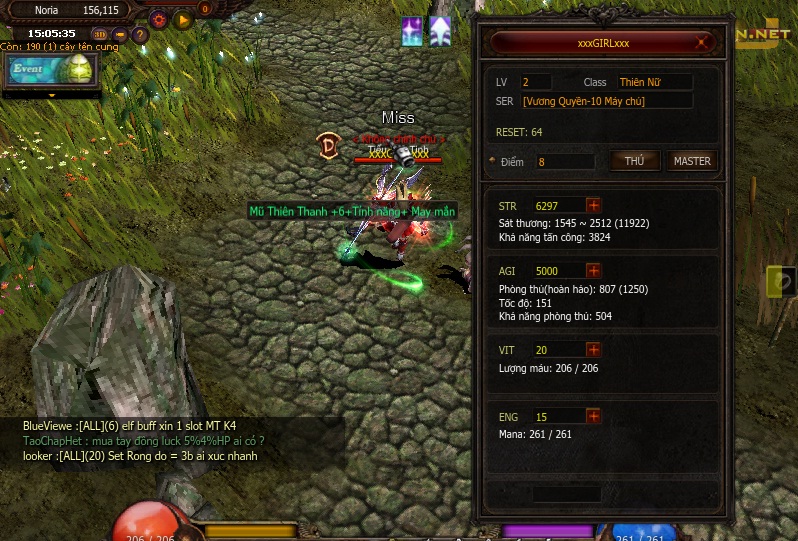Select the white upward arrow buff icon

(441, 31)
